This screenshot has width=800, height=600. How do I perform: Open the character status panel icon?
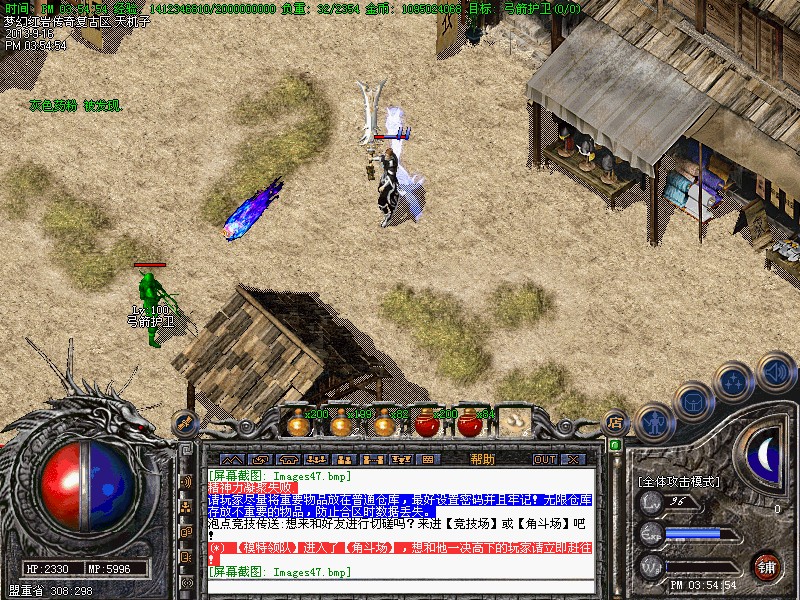[x=655, y=420]
